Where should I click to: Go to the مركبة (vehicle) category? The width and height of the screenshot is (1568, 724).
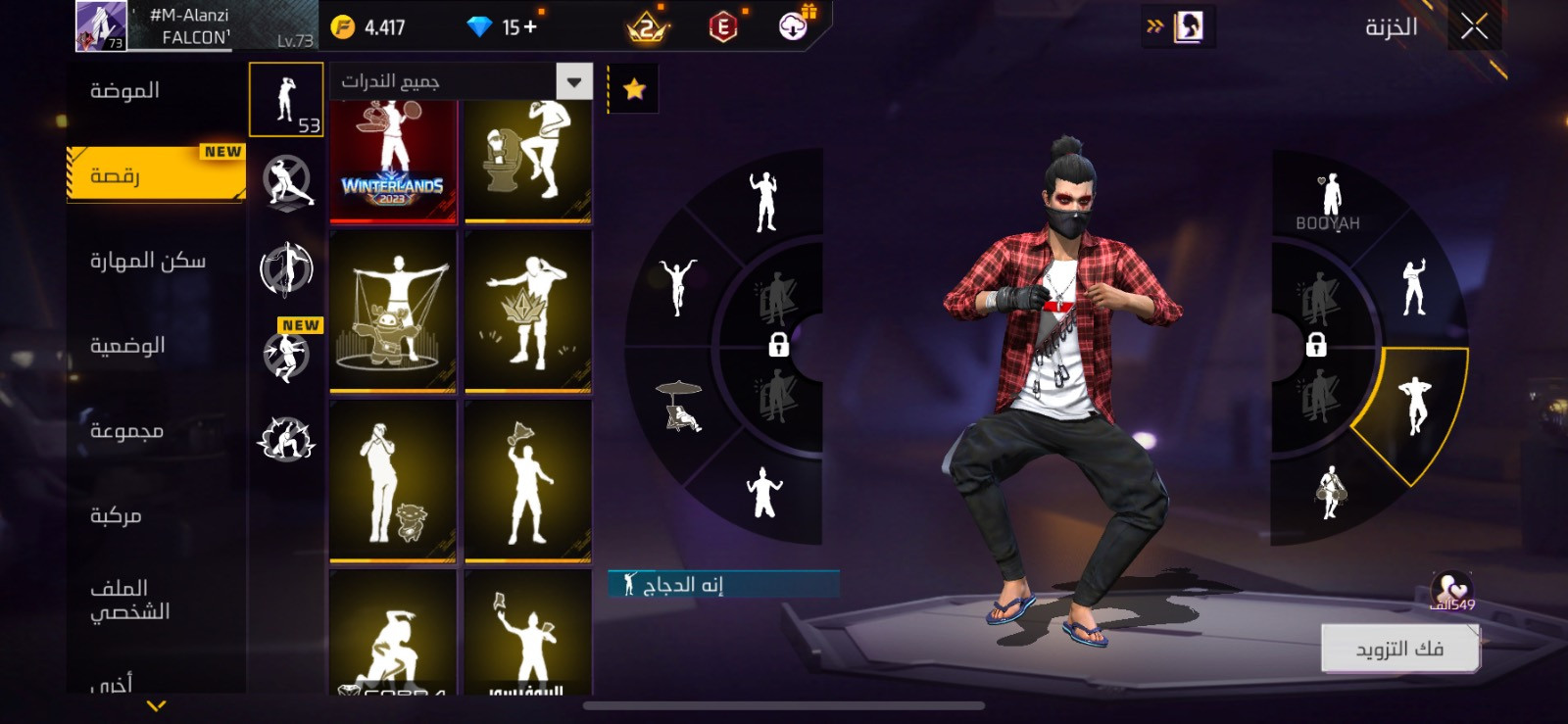click(116, 515)
